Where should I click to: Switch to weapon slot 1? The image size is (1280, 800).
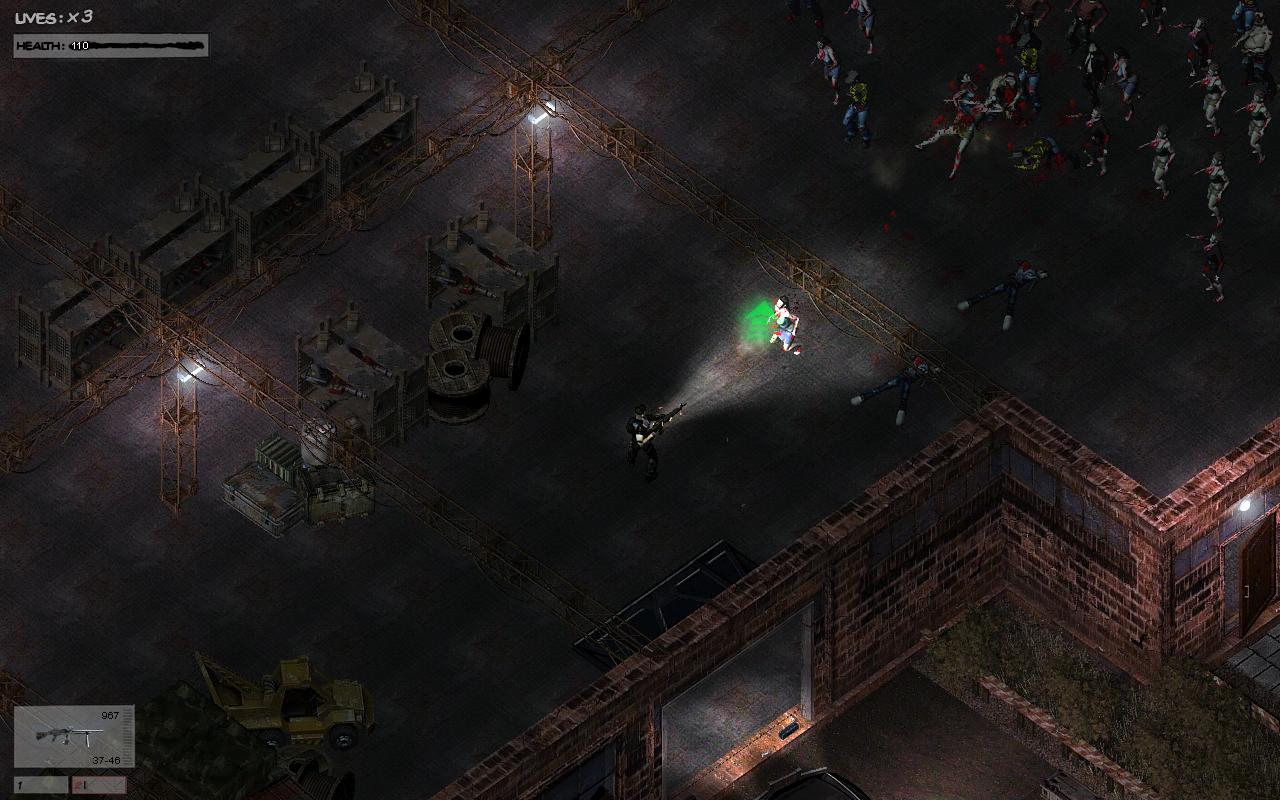pyautogui.click(x=40, y=785)
